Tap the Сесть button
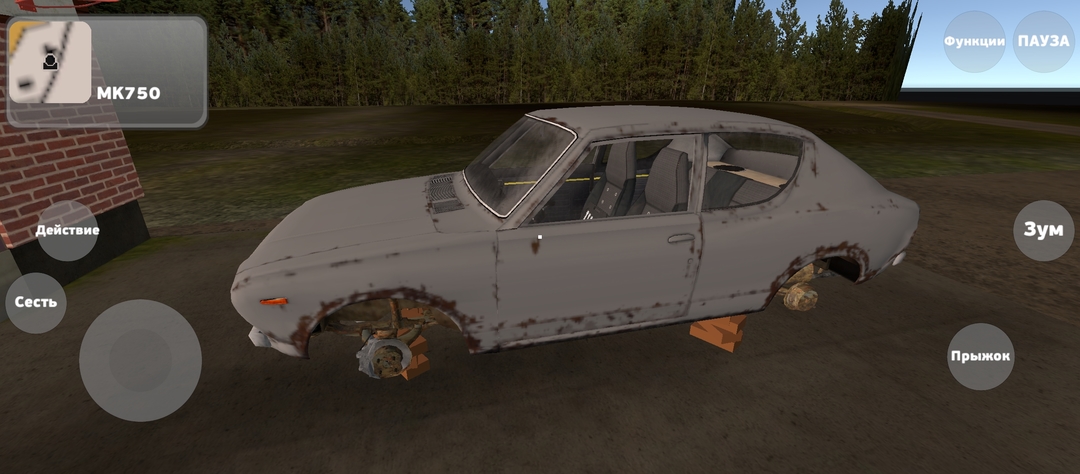This screenshot has height=474, width=1080. [36, 302]
